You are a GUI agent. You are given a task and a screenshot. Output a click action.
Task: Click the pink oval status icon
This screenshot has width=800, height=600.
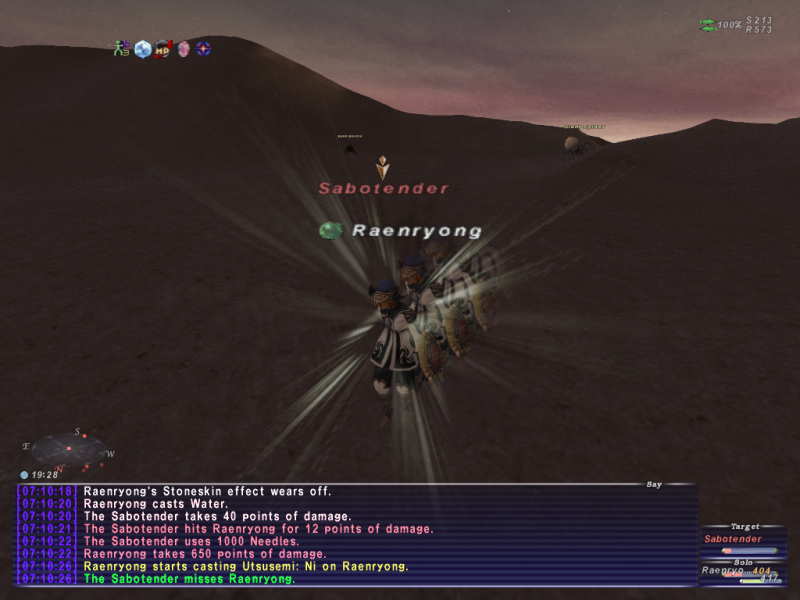click(183, 48)
